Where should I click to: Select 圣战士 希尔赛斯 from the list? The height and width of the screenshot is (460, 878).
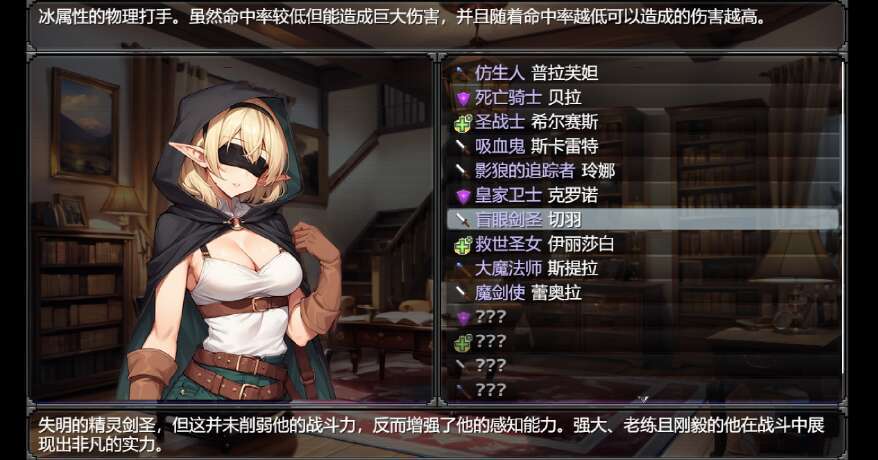[x=536, y=122]
